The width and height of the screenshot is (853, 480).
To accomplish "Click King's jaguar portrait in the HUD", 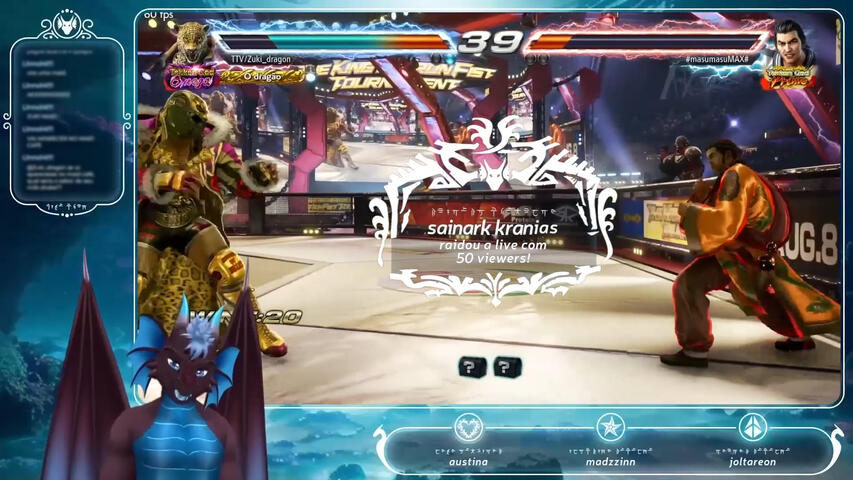I will (190, 42).
